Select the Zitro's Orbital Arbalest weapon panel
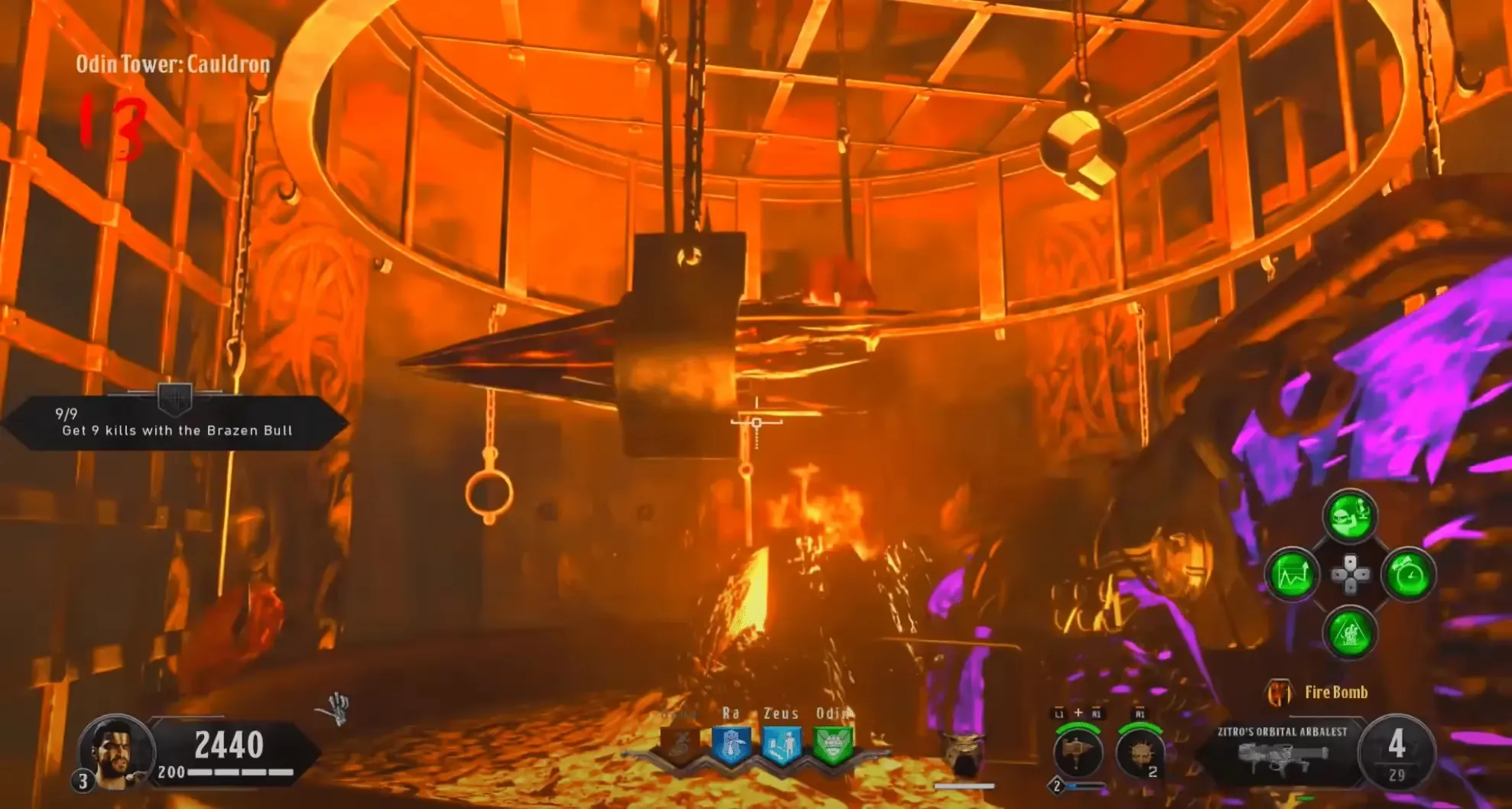 pos(1282,752)
